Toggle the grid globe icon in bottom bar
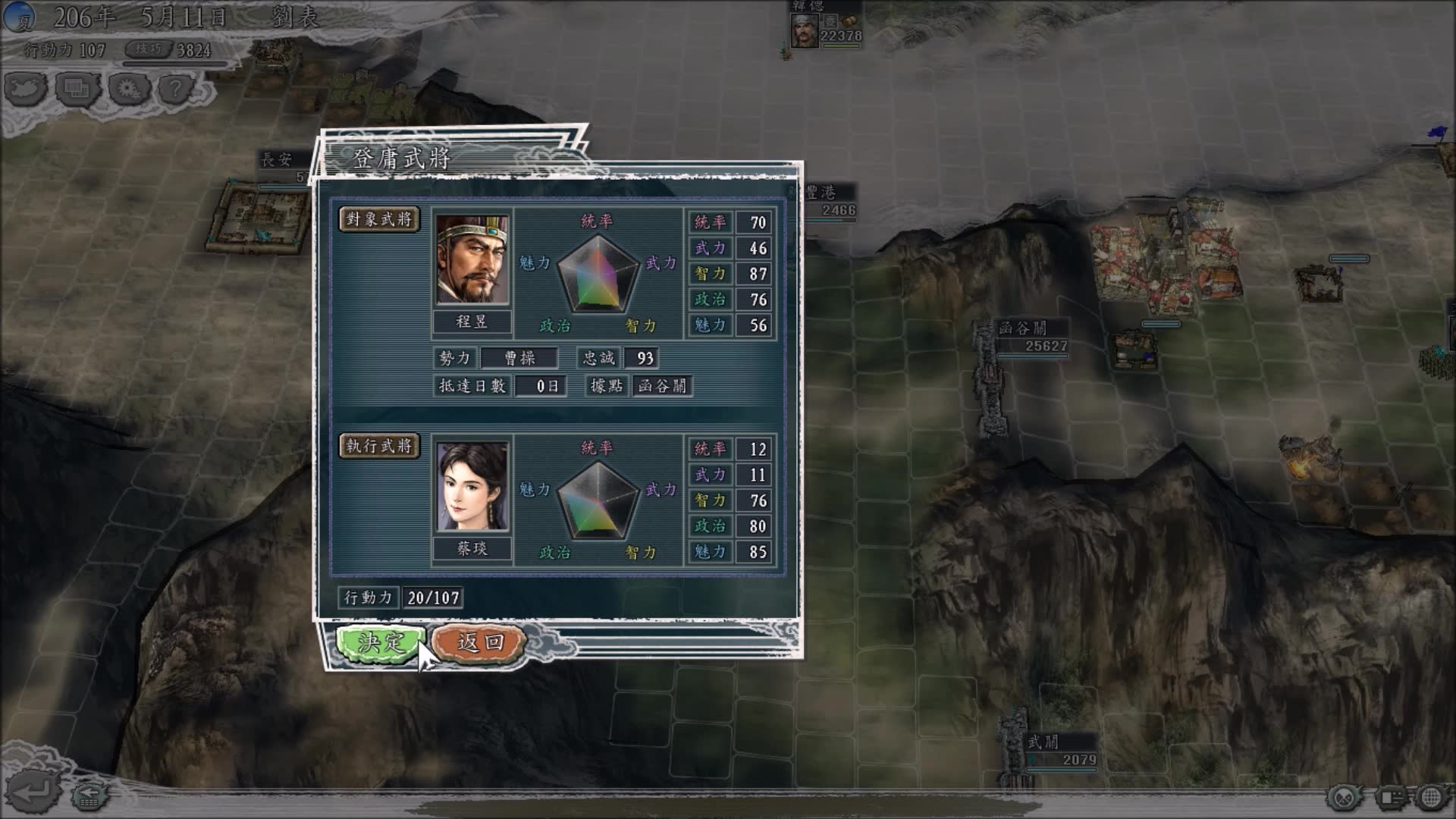The image size is (1456, 819). point(1432,798)
